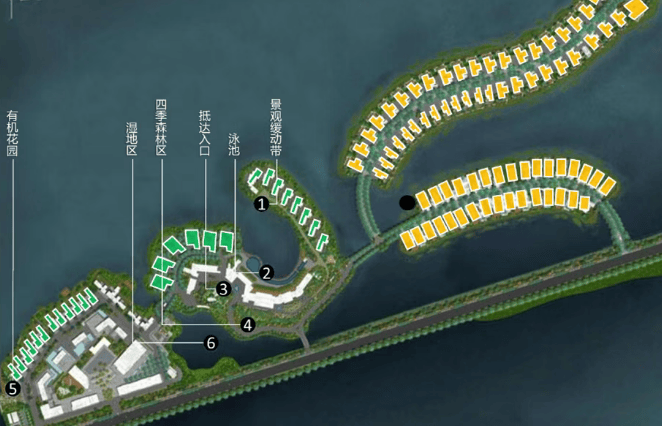Select the unnumbered black dot marker
Viewport: 662px width, 426px height.
407,202
